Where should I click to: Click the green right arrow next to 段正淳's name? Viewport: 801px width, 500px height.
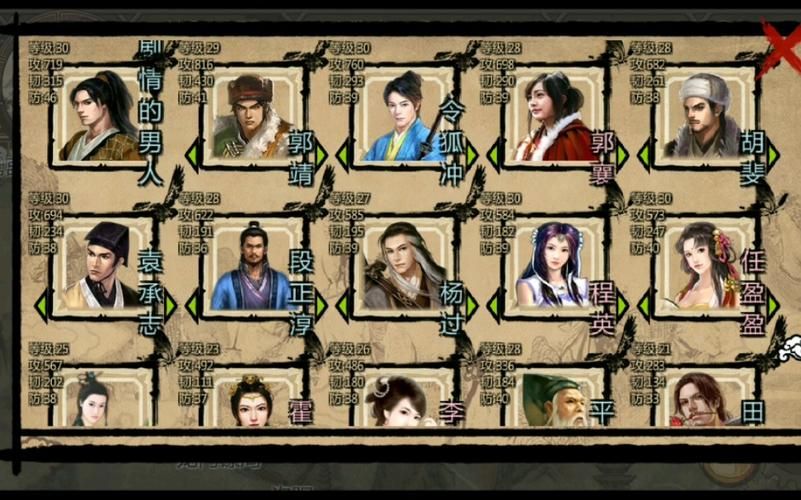321,303
